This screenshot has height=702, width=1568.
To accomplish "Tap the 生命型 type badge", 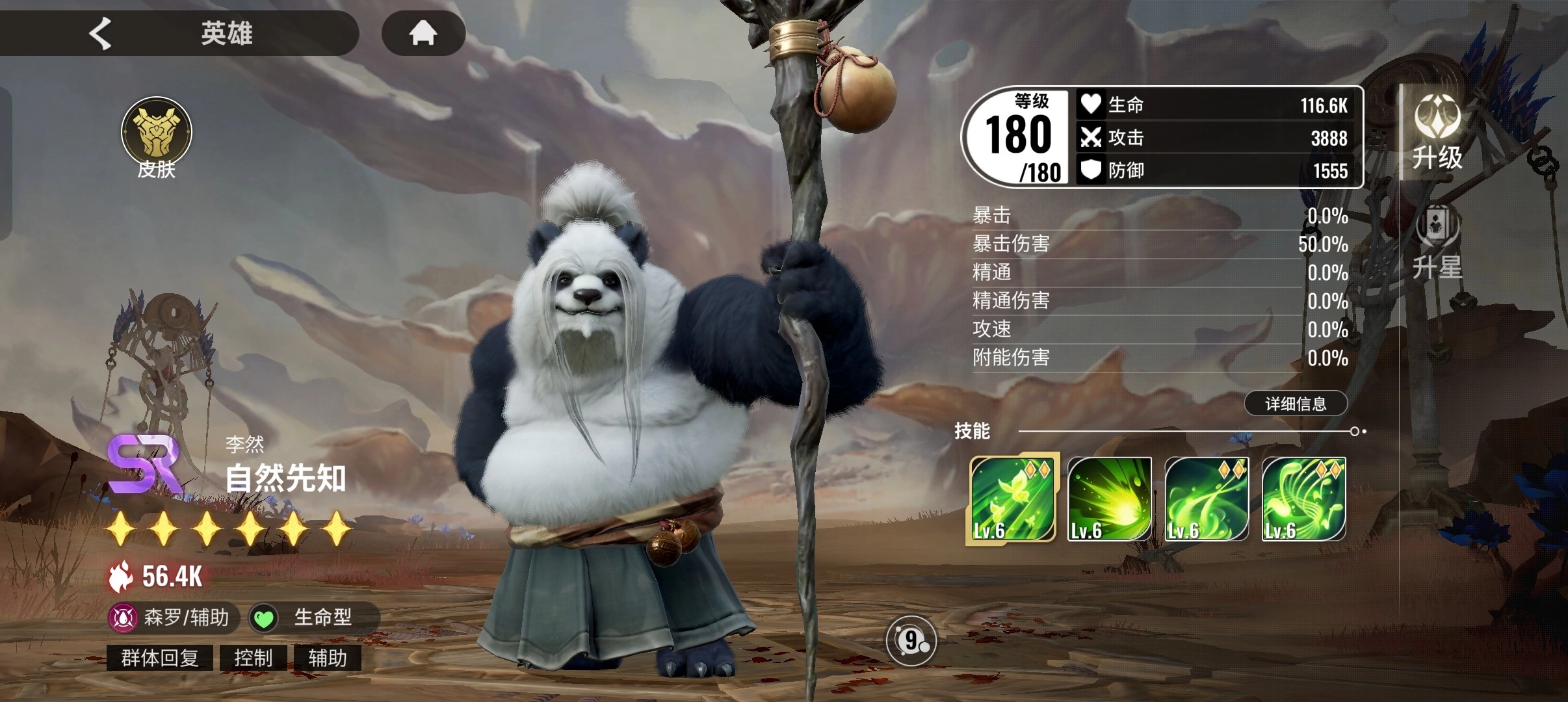I will [x=312, y=617].
